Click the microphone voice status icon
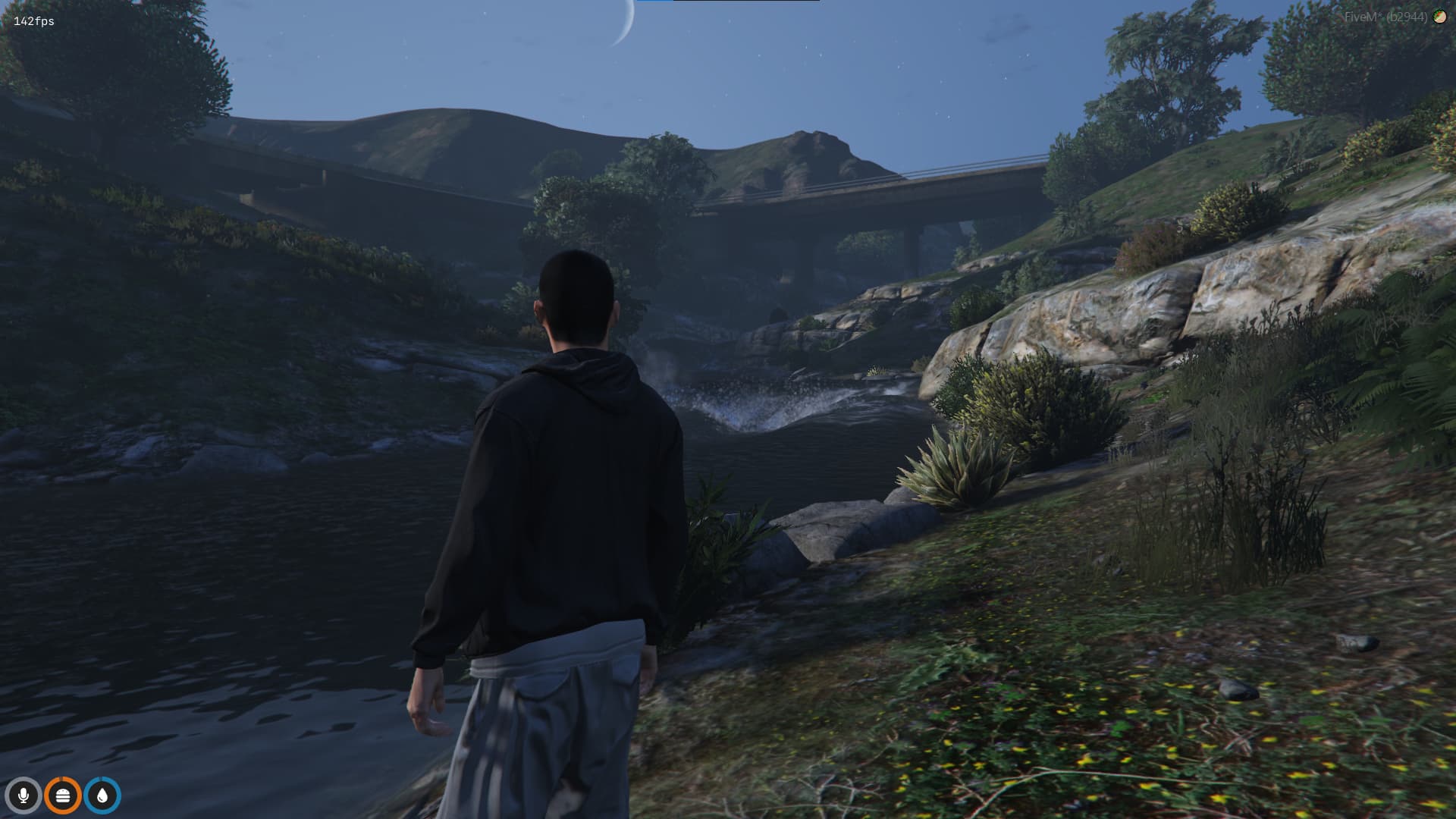 click(24, 795)
